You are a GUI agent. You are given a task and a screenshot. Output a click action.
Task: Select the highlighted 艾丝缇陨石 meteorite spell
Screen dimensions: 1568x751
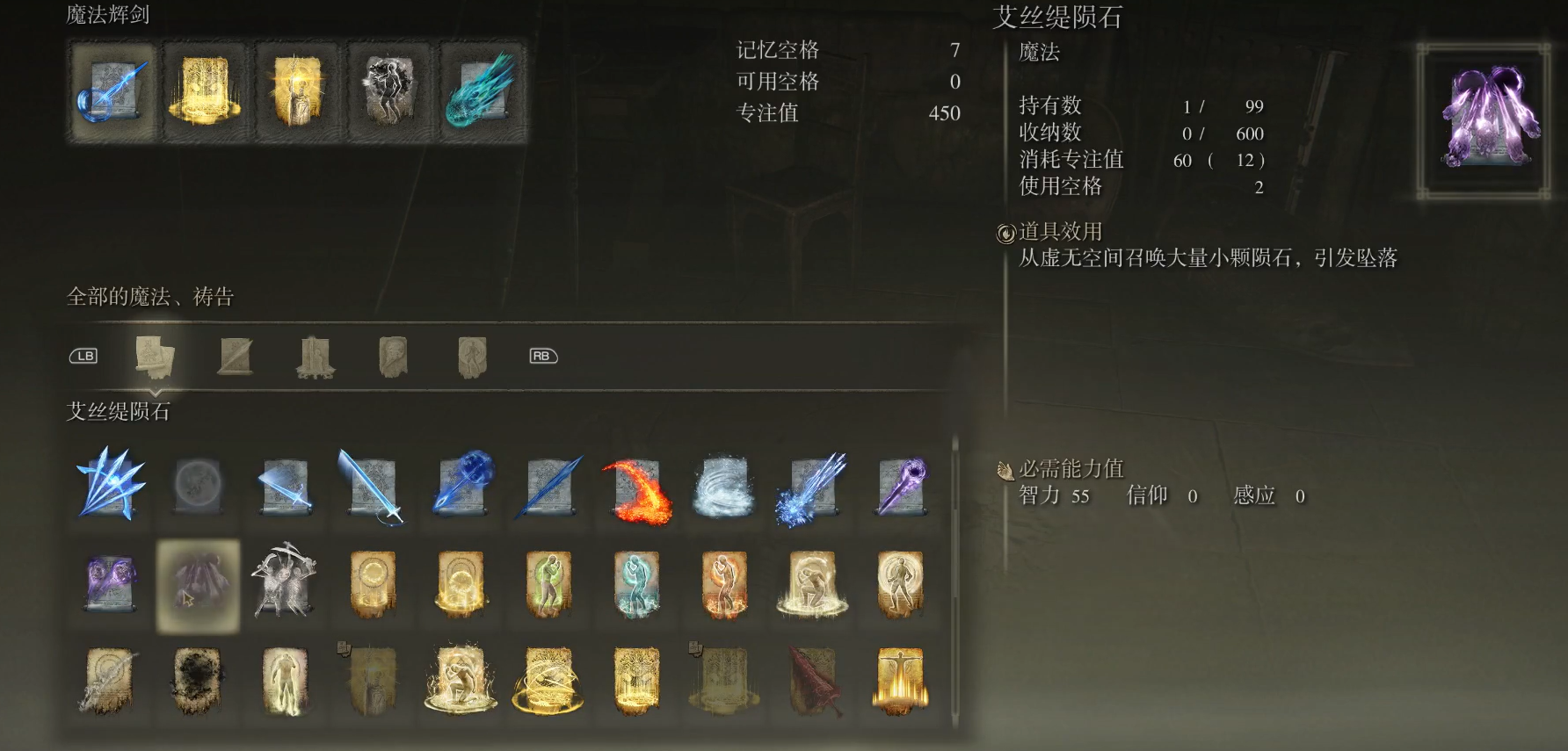point(196,587)
